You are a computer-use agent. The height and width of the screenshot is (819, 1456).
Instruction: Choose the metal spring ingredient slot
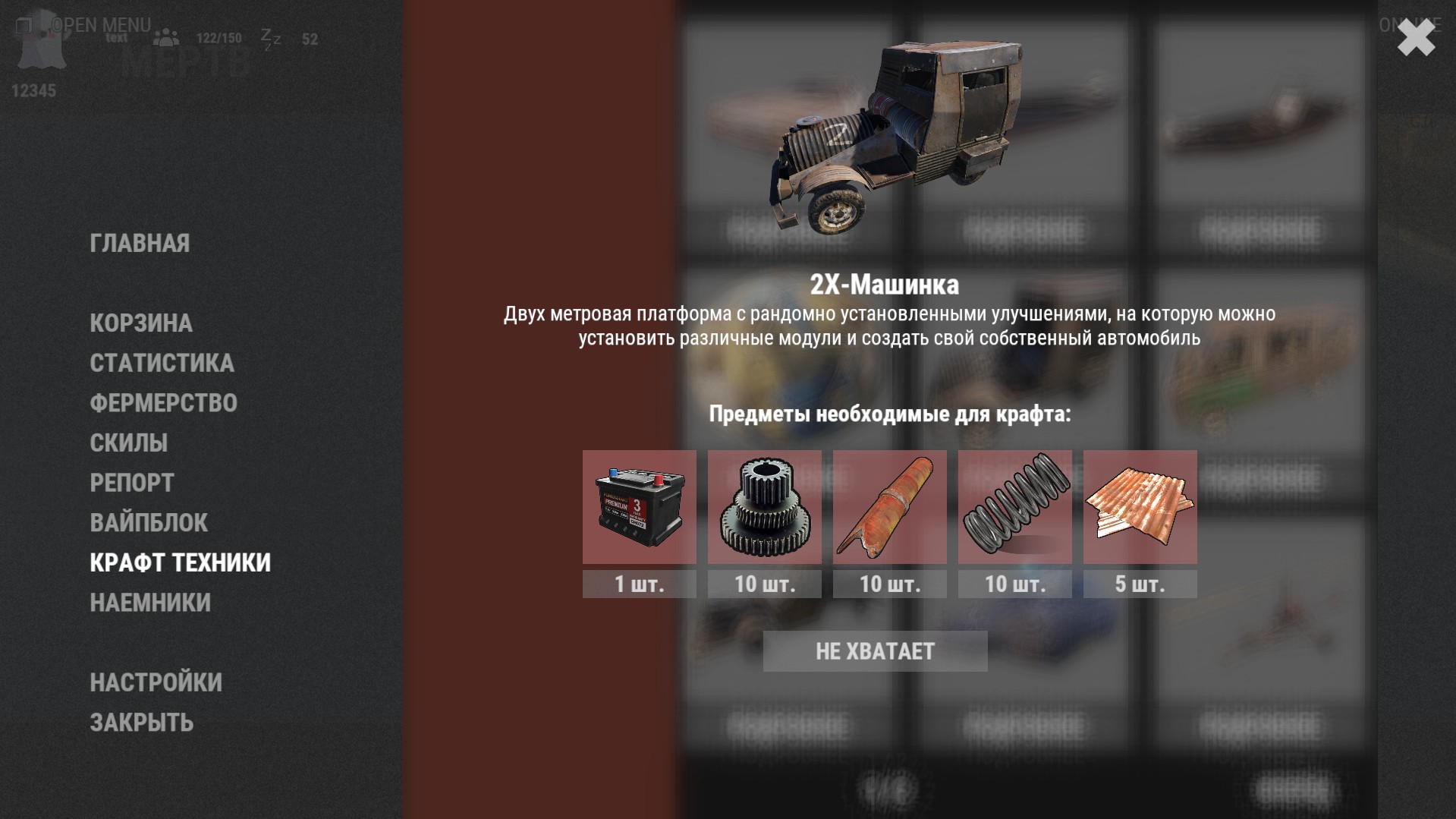[x=1014, y=507]
